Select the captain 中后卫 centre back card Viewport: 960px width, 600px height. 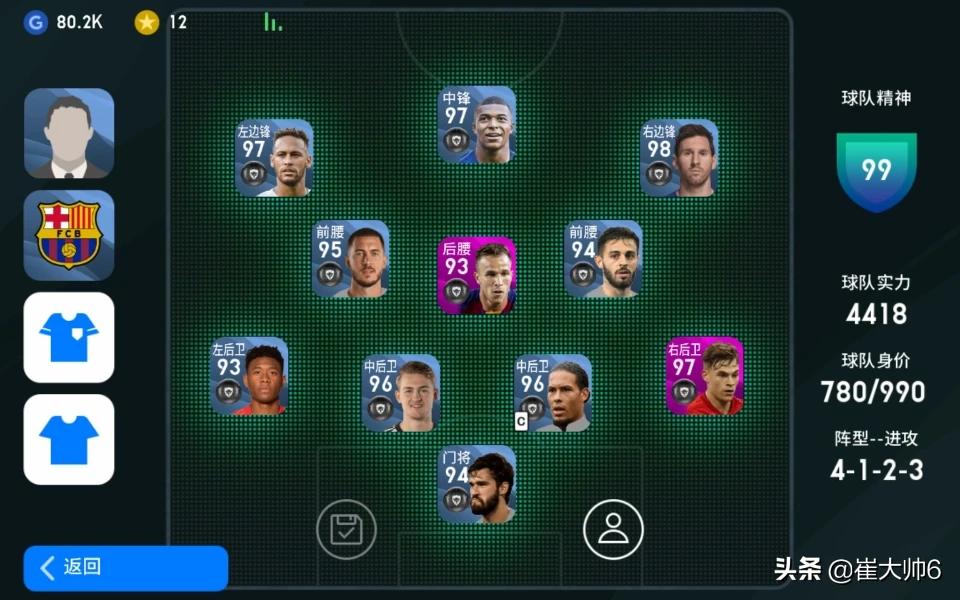[x=553, y=393]
